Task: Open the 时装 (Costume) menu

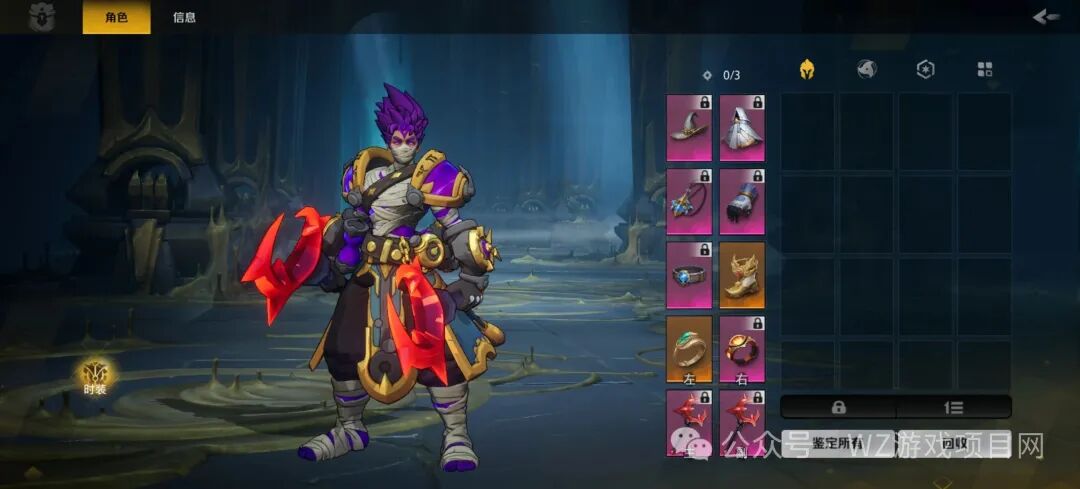Action: pos(95,377)
